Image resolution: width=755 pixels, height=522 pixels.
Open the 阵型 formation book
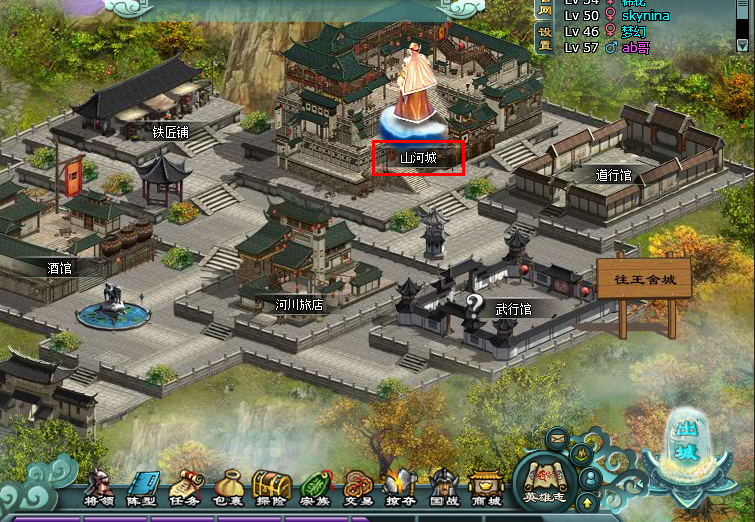(x=142, y=489)
